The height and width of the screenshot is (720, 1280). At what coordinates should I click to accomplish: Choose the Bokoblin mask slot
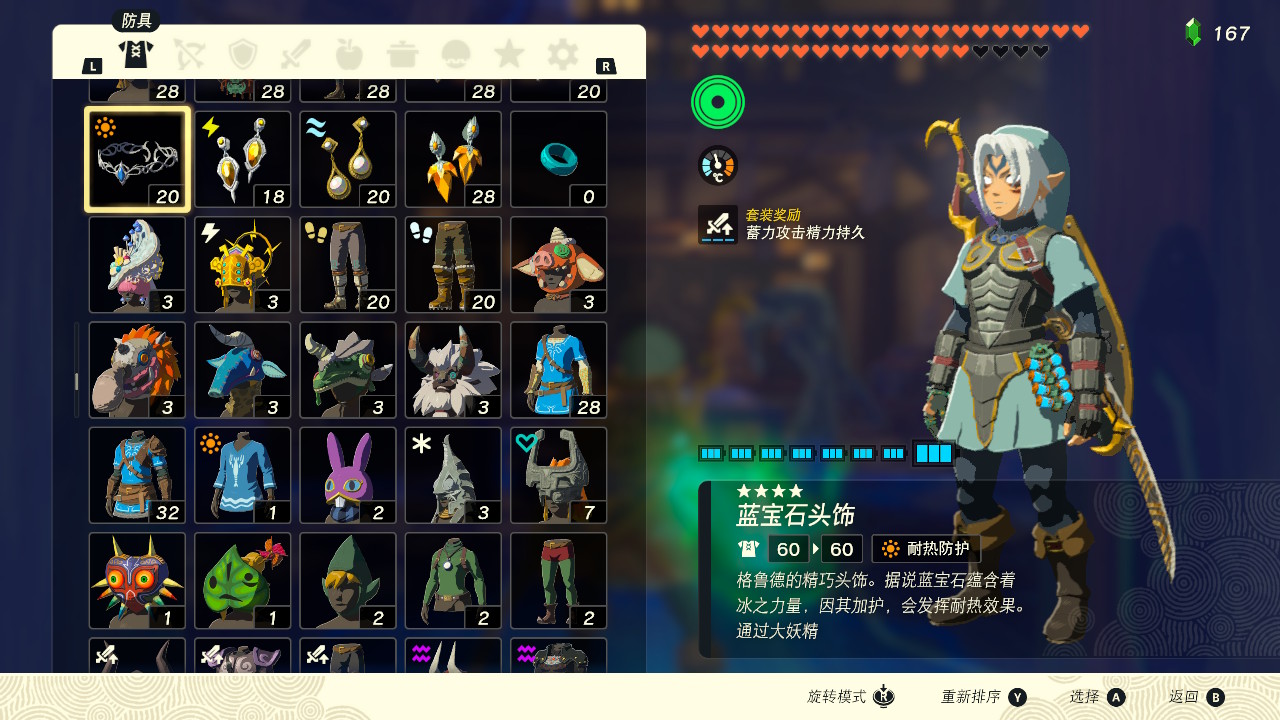559,265
